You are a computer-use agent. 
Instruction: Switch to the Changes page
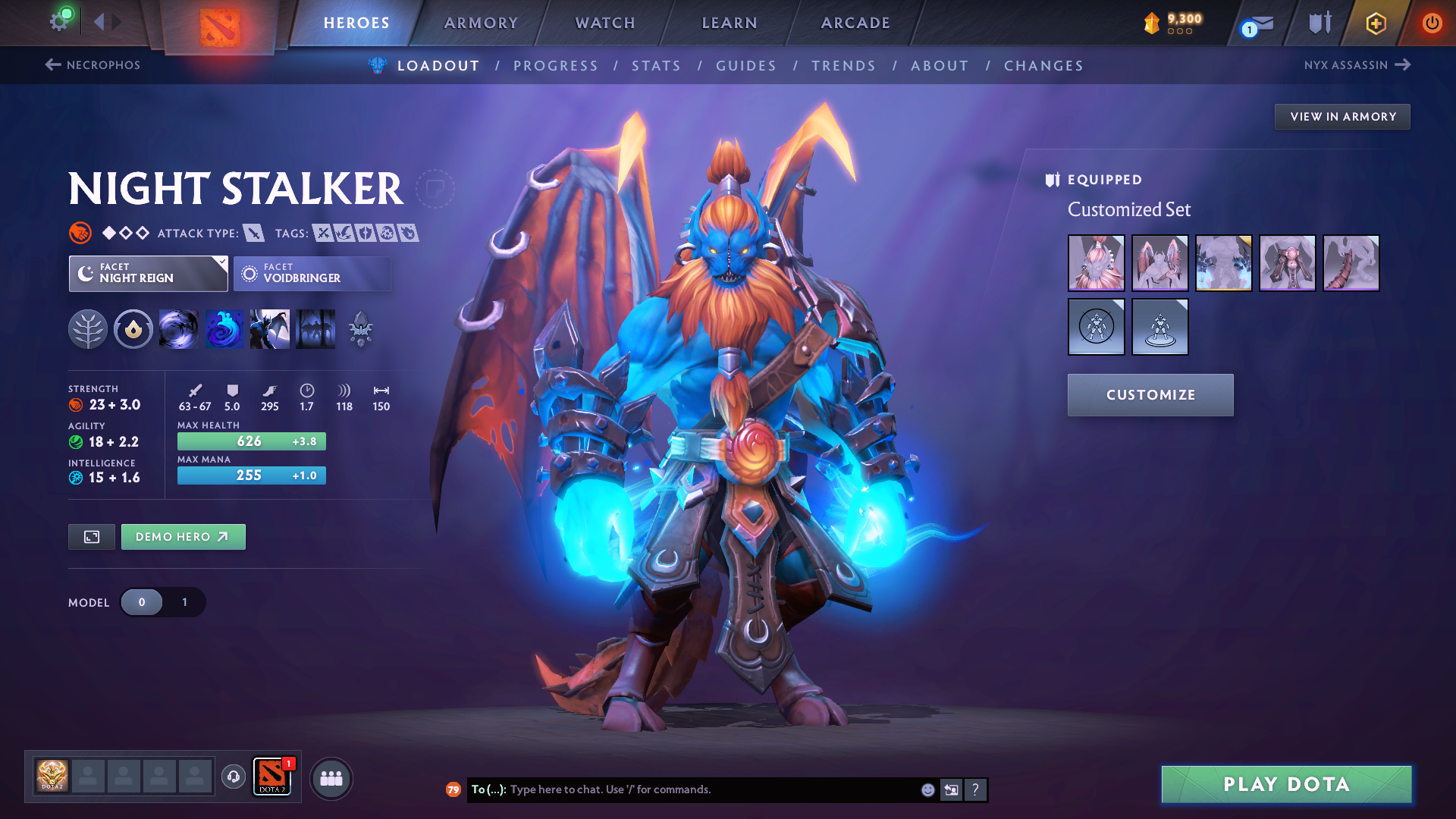(1043, 66)
